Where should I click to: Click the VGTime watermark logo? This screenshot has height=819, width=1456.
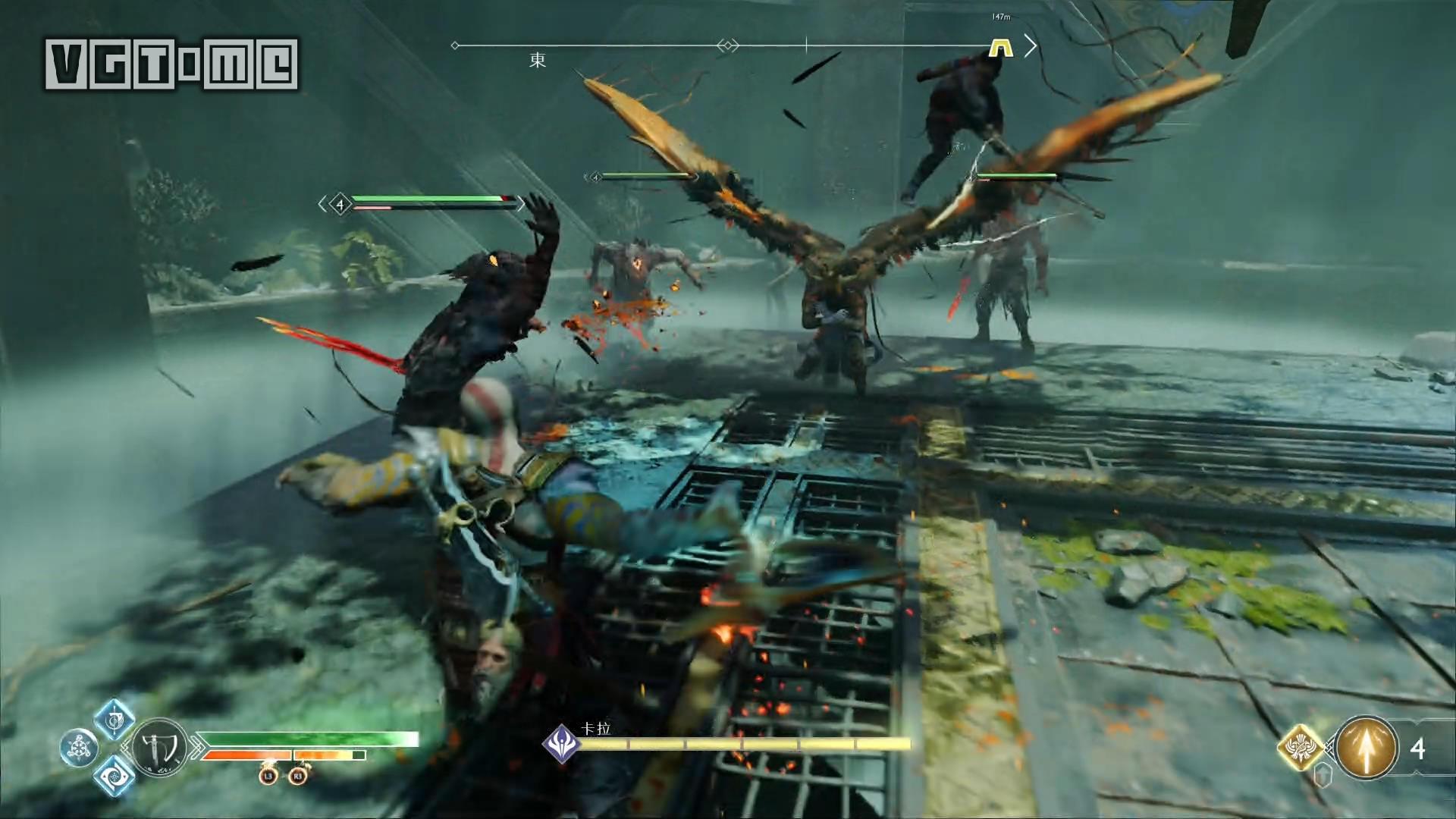171,64
